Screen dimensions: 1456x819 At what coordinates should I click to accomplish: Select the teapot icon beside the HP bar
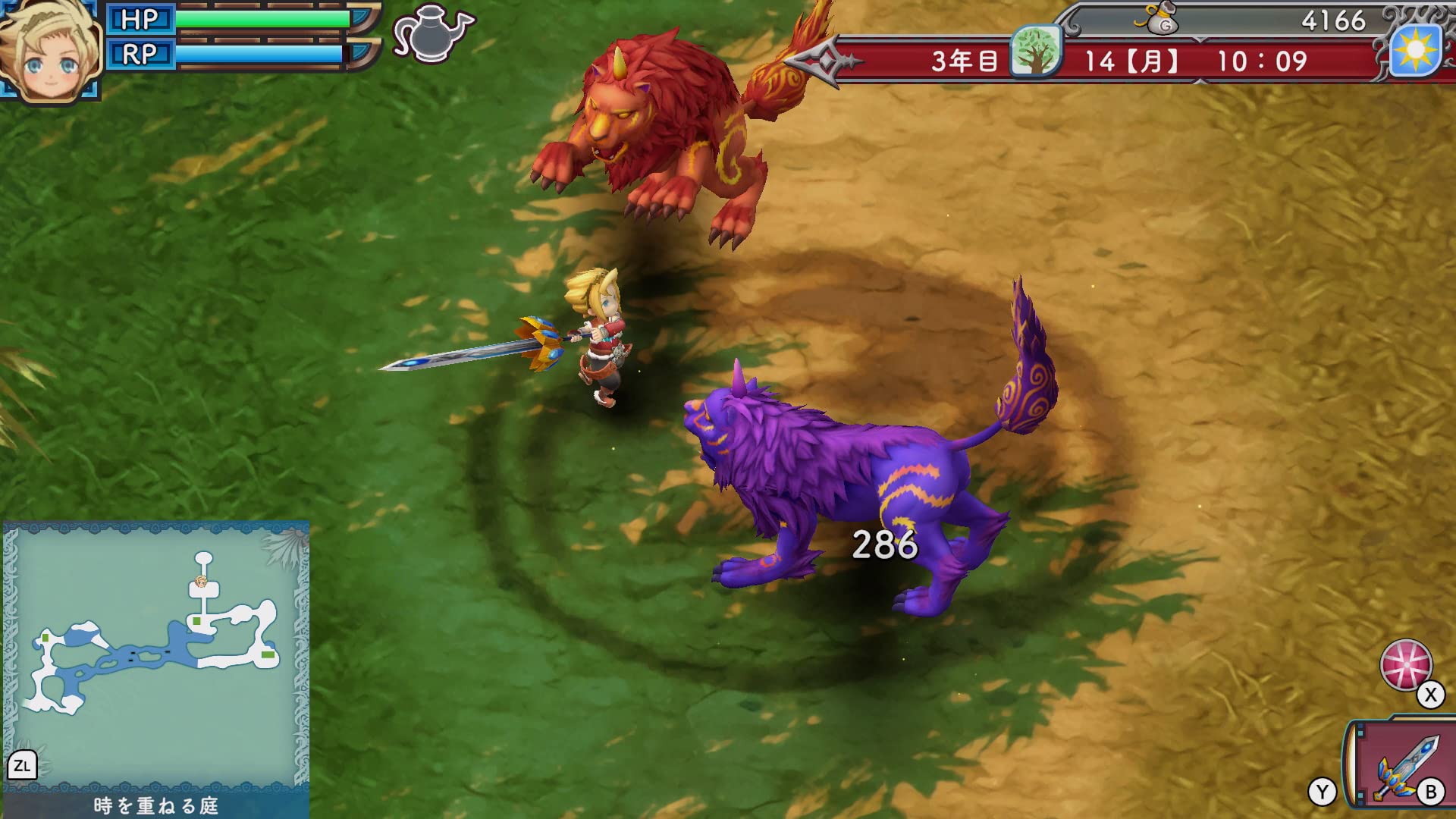pyautogui.click(x=432, y=33)
